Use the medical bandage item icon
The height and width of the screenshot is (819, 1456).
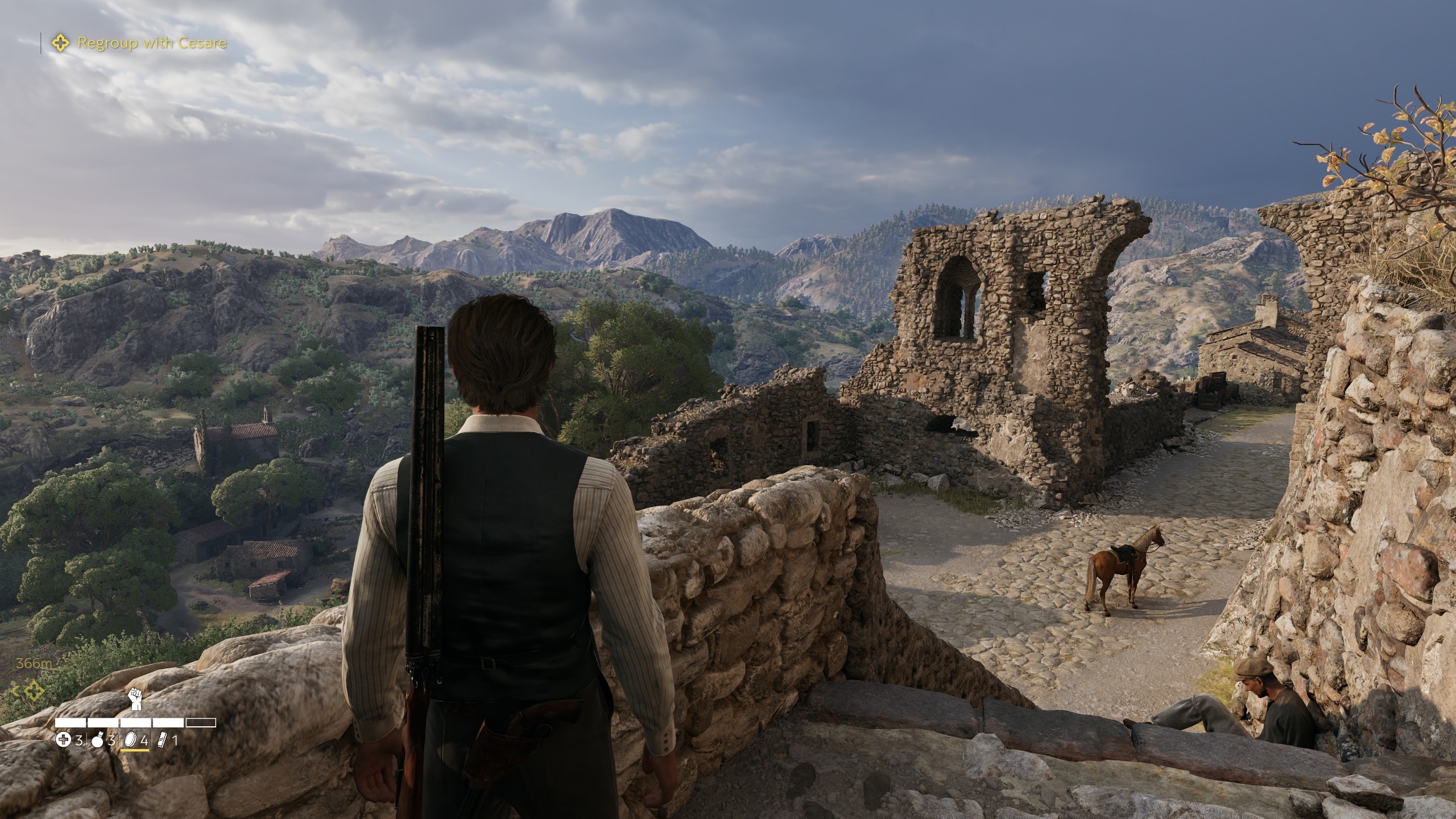(63, 740)
